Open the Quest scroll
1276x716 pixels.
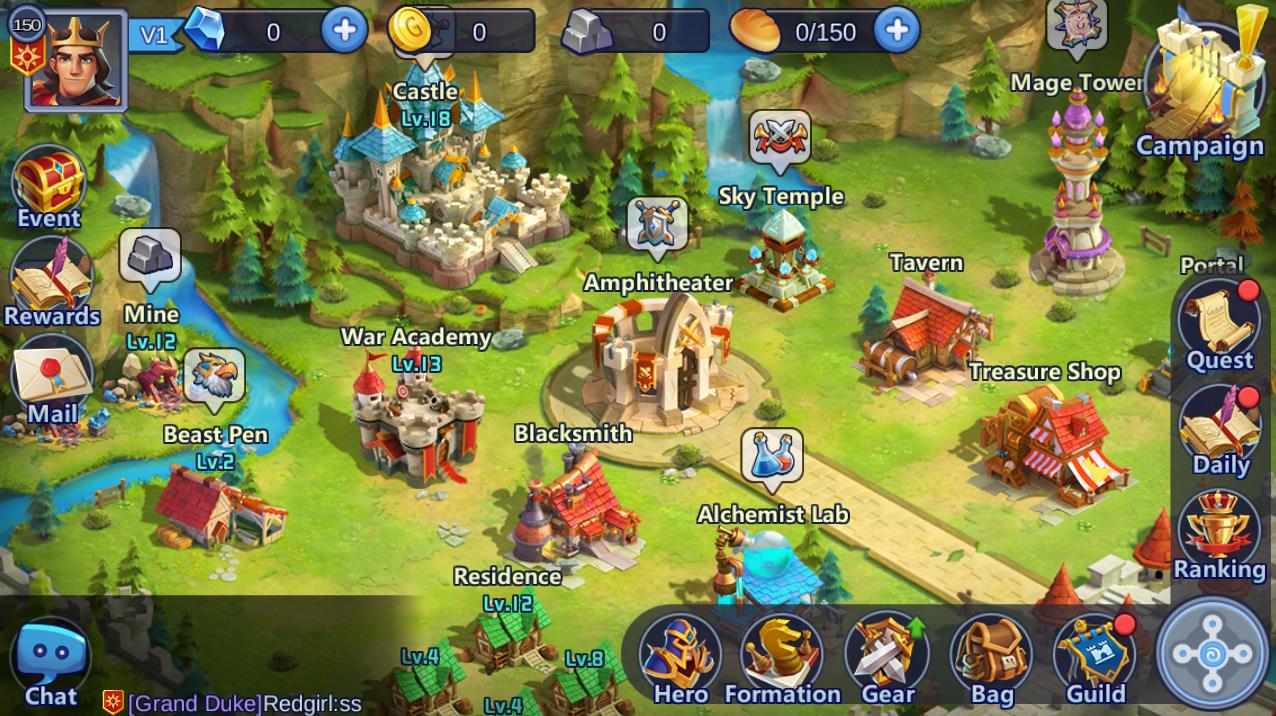pyautogui.click(x=1219, y=320)
